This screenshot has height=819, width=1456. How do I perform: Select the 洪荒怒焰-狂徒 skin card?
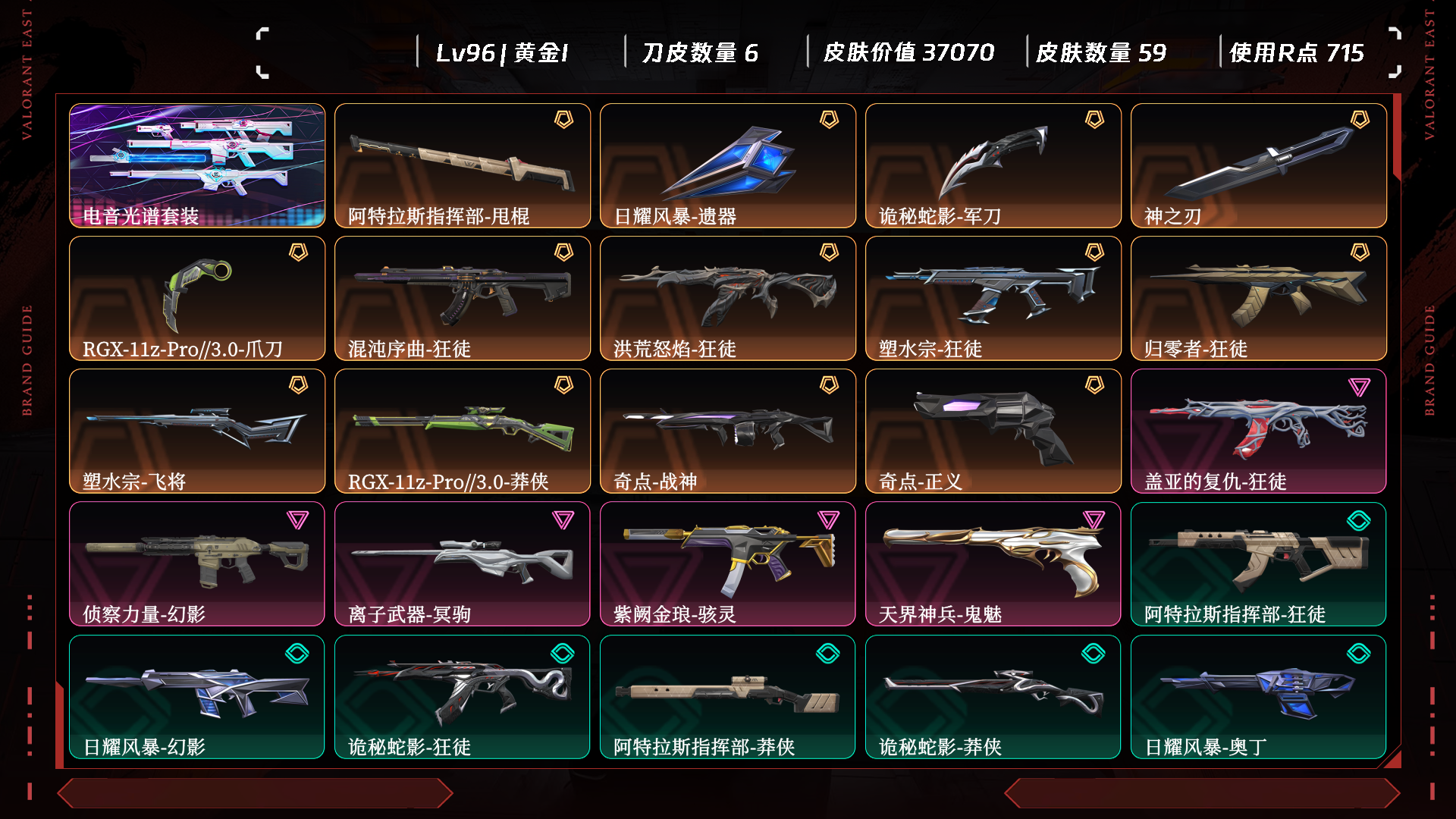click(x=728, y=298)
